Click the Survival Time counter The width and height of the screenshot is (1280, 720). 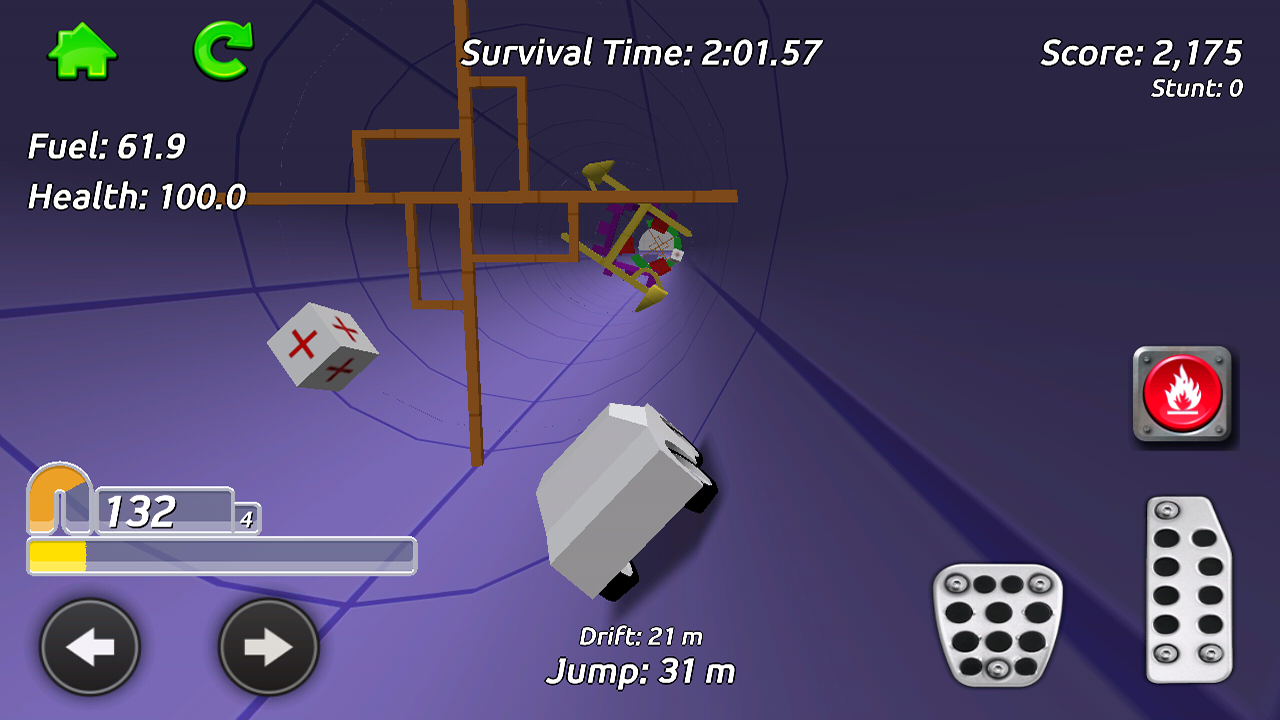640,50
